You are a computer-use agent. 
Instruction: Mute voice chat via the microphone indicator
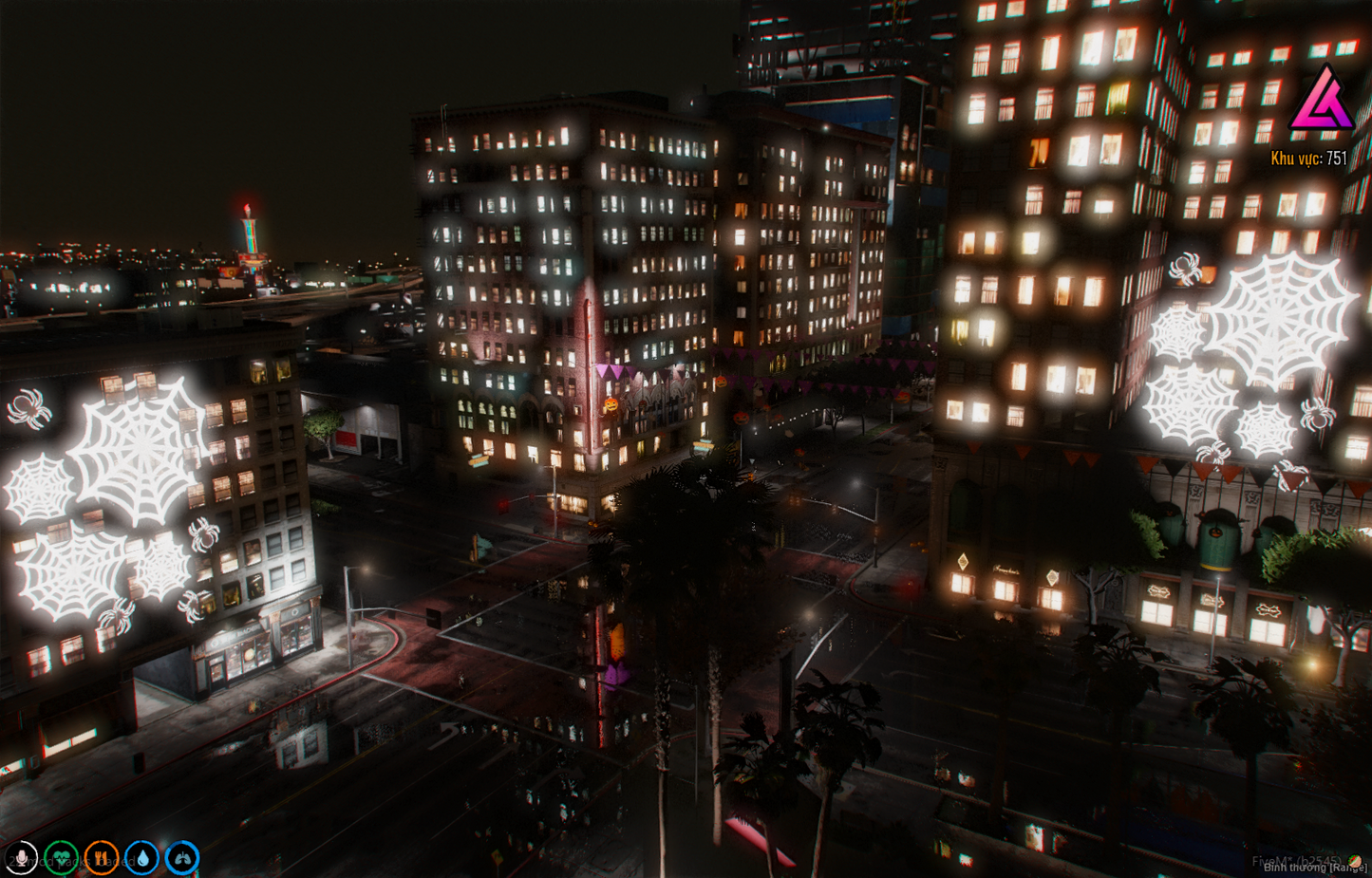tap(24, 857)
